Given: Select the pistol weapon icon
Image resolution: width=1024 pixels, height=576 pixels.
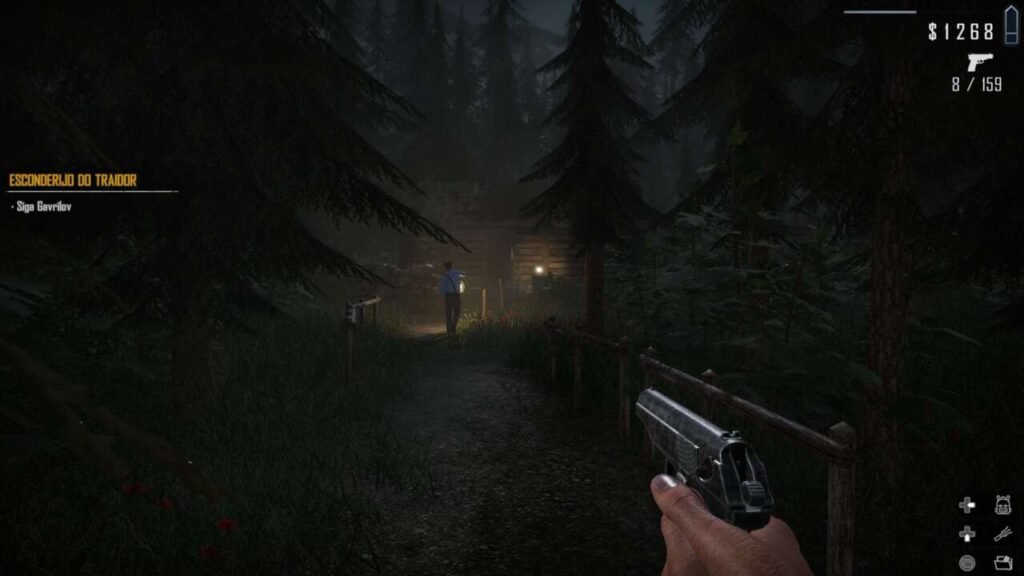Looking at the screenshot, I should (980, 61).
